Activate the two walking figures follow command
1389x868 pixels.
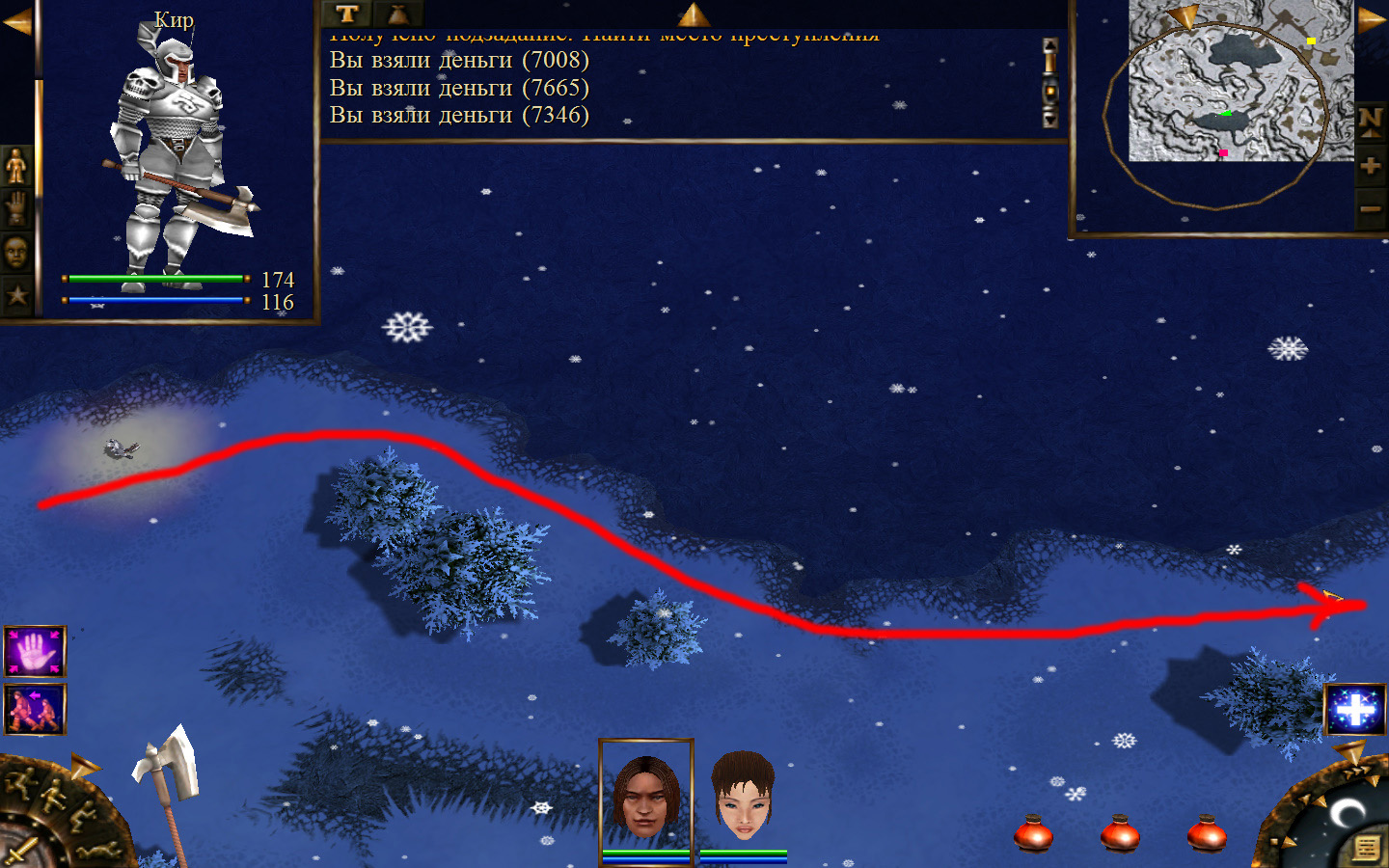click(35, 709)
